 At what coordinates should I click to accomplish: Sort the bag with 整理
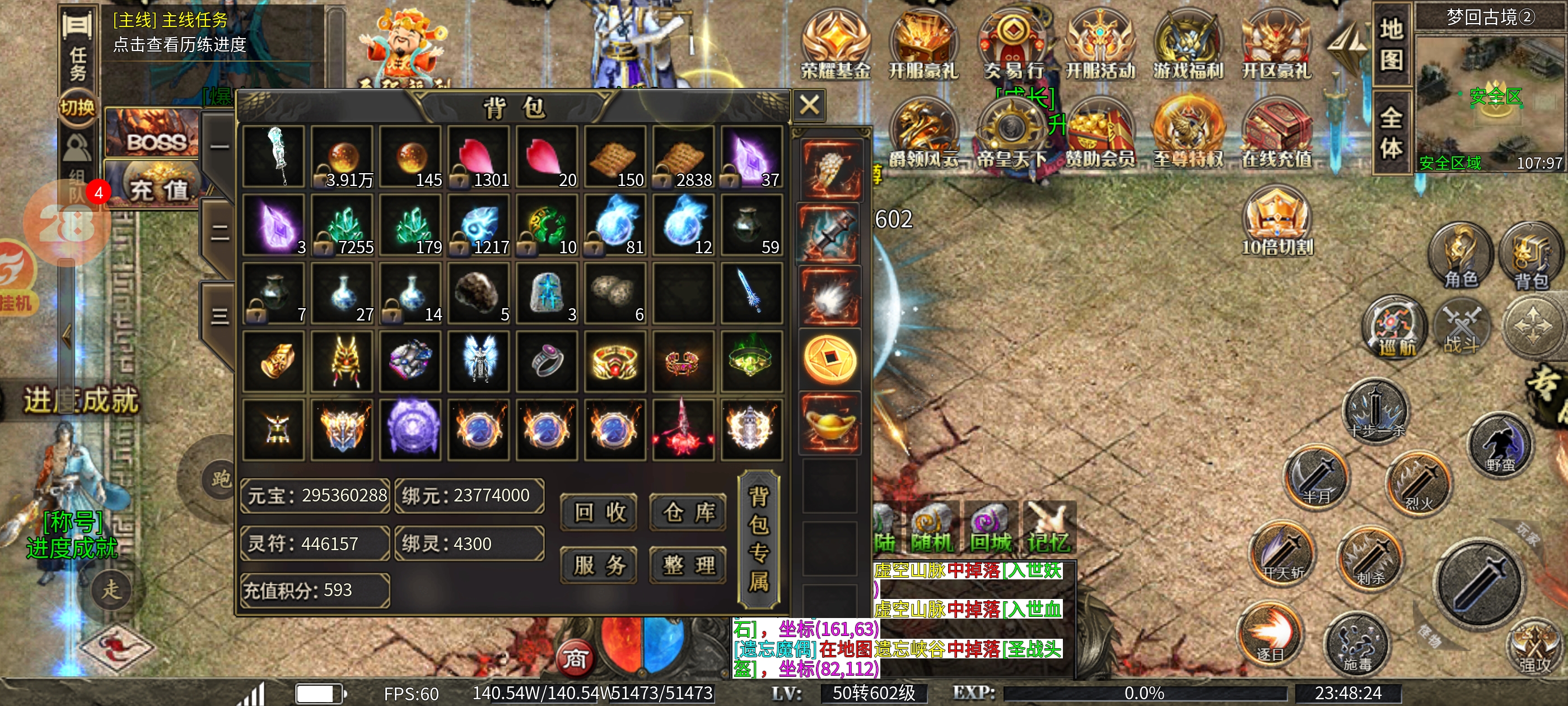[x=688, y=565]
